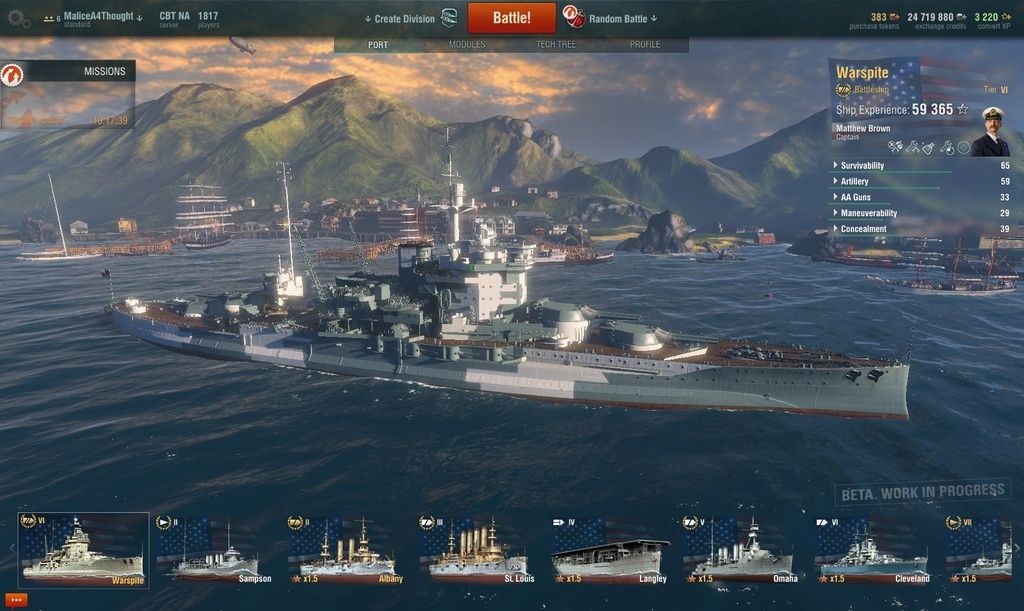View the Profile tab
Viewport: 1024px width, 611px height.
point(644,45)
